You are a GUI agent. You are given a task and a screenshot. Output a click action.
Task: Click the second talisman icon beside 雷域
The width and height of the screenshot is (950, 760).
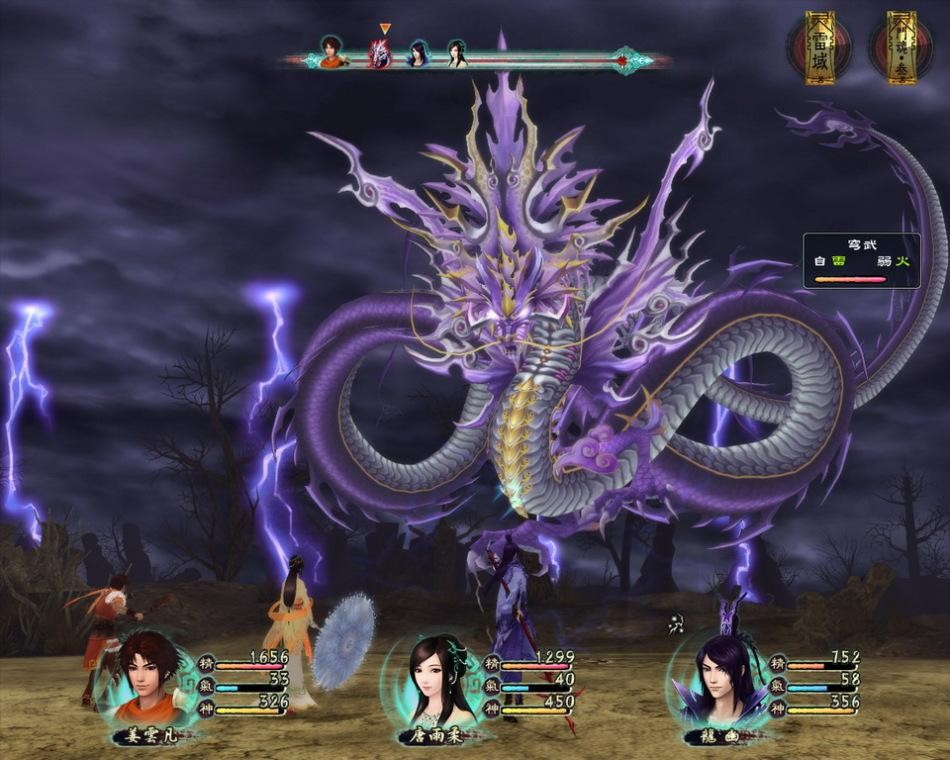point(901,47)
